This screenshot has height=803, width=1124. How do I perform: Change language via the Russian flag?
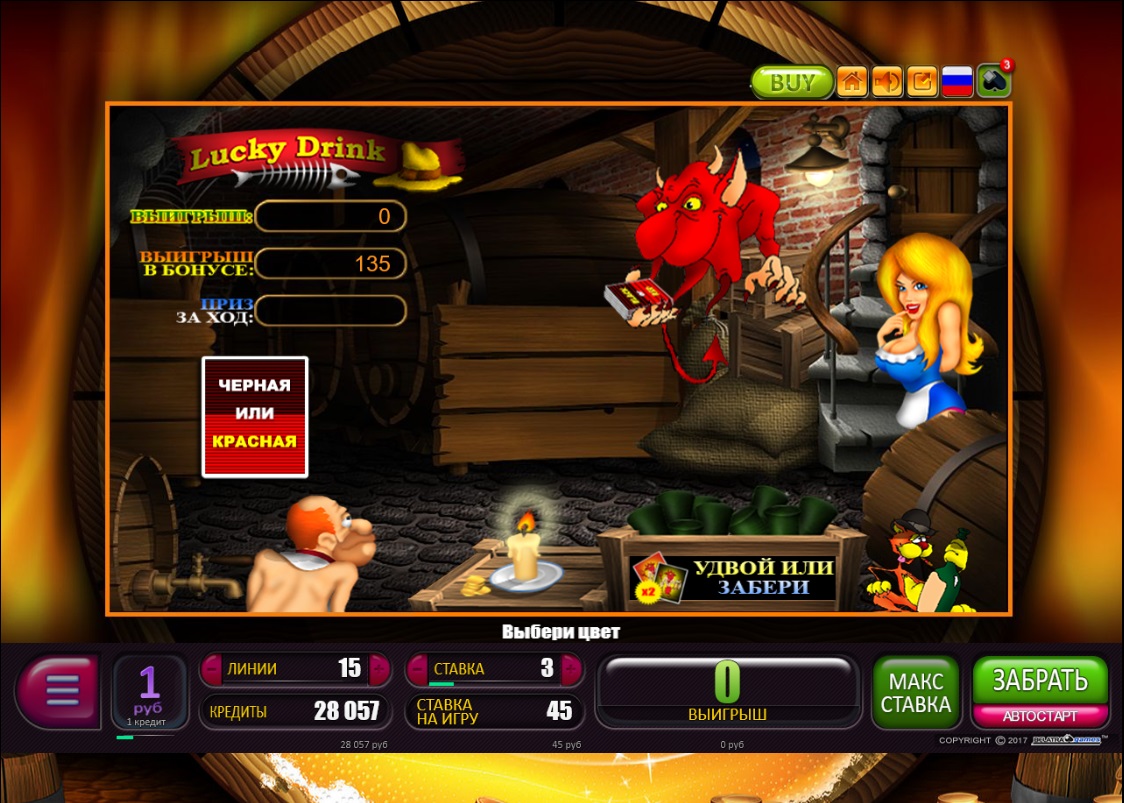[957, 82]
